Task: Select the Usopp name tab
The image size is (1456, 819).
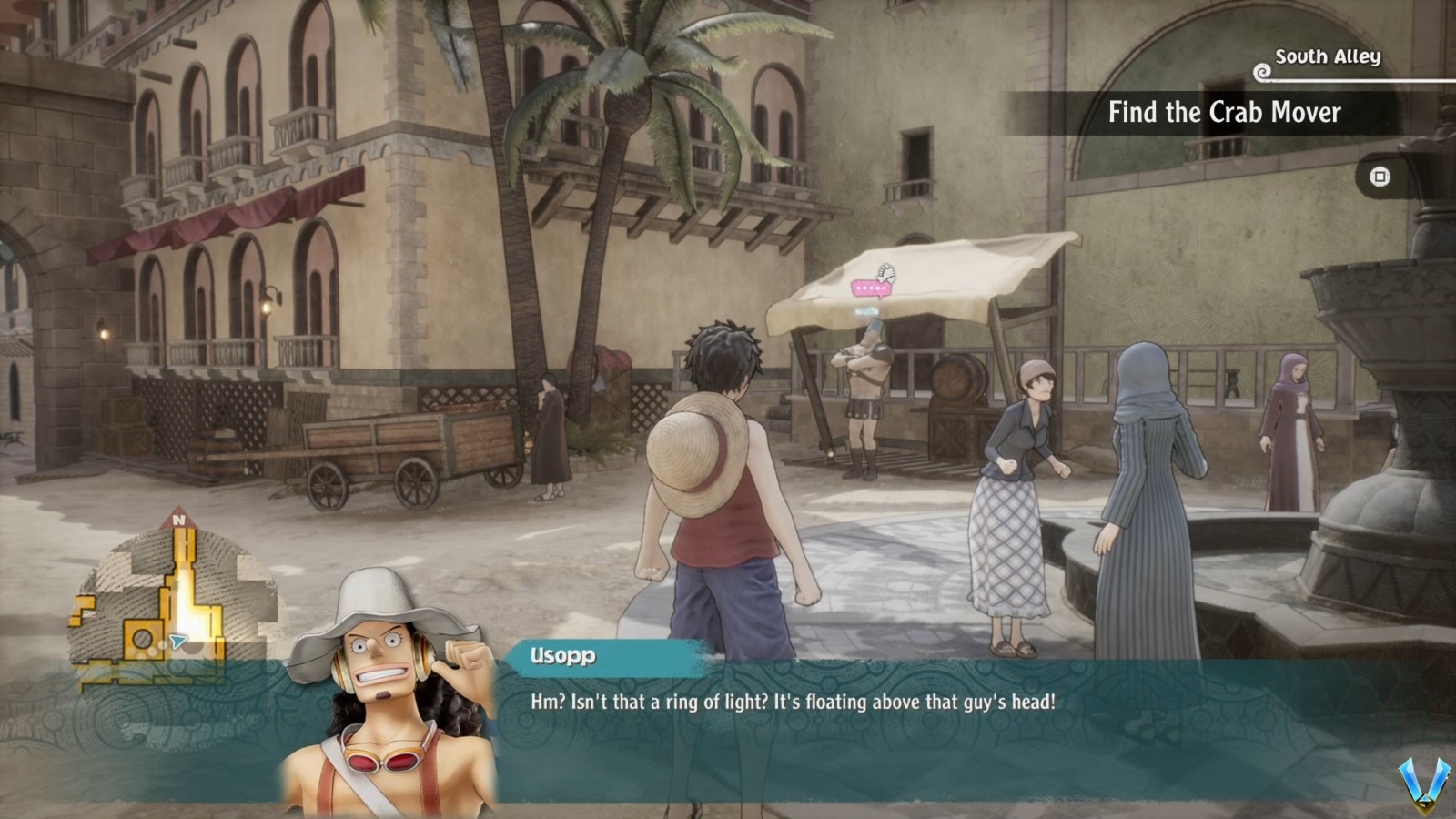Action: pos(561,652)
